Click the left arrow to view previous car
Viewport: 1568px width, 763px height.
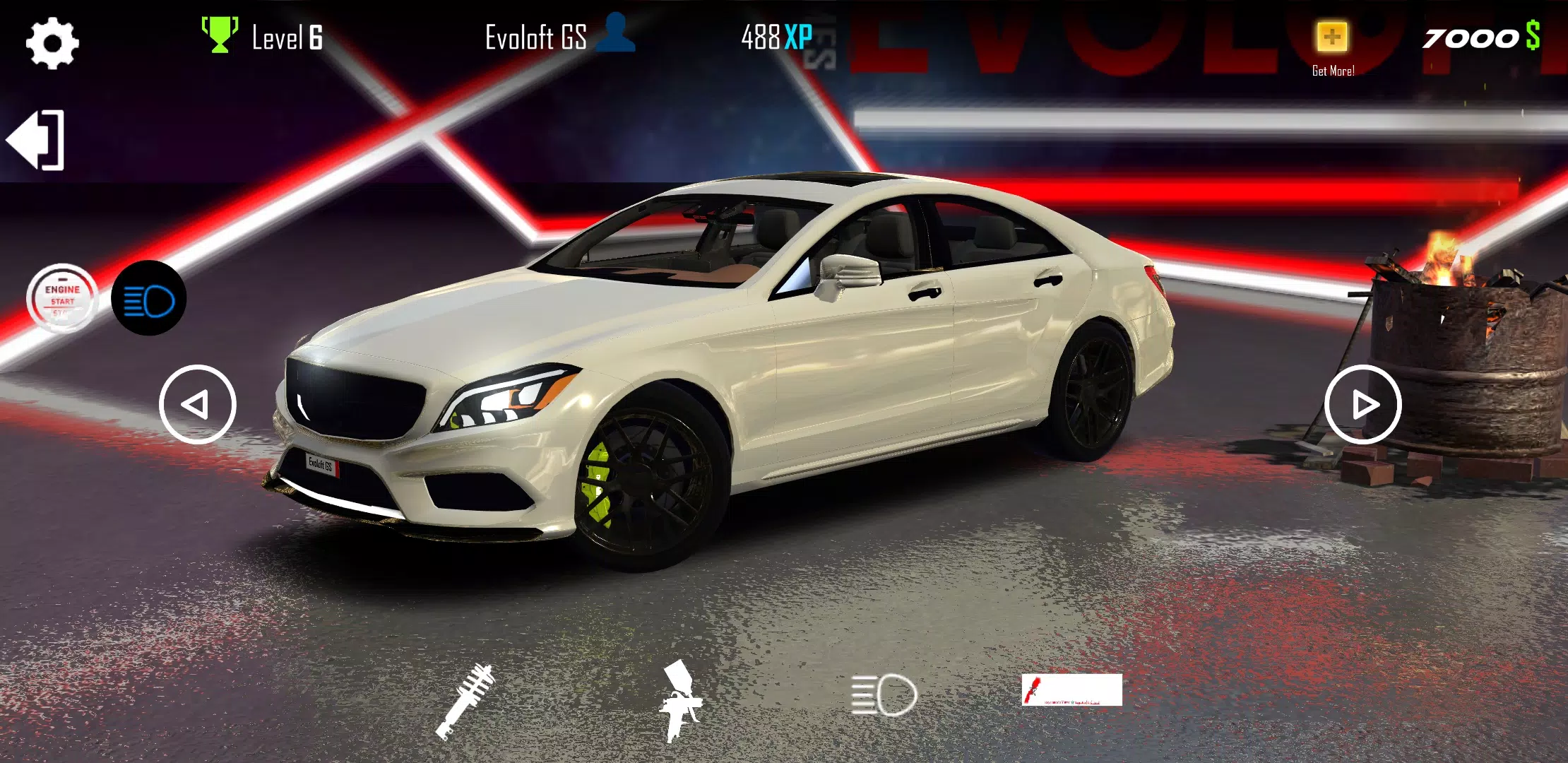(x=198, y=403)
